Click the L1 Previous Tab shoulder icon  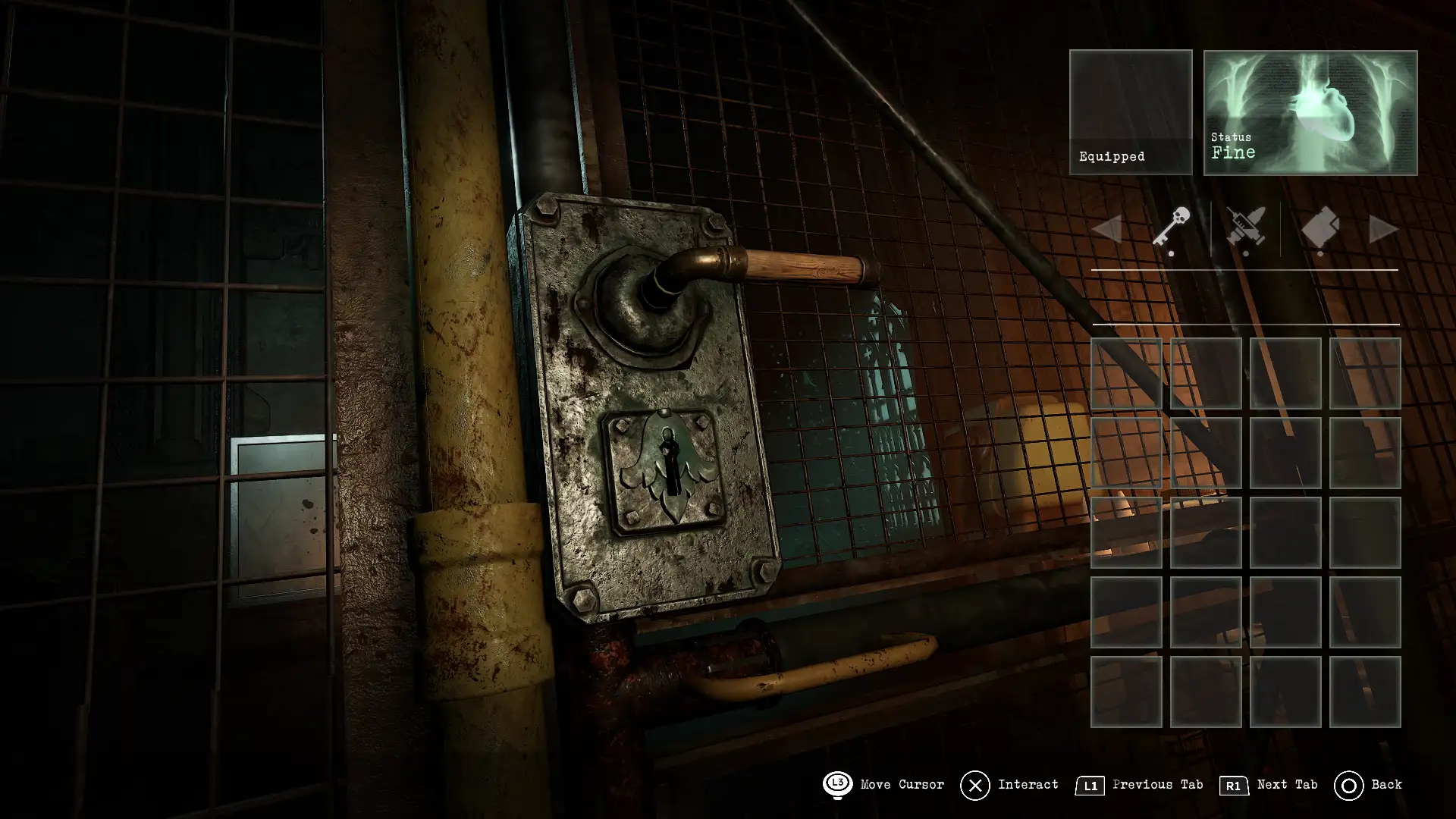(1090, 785)
